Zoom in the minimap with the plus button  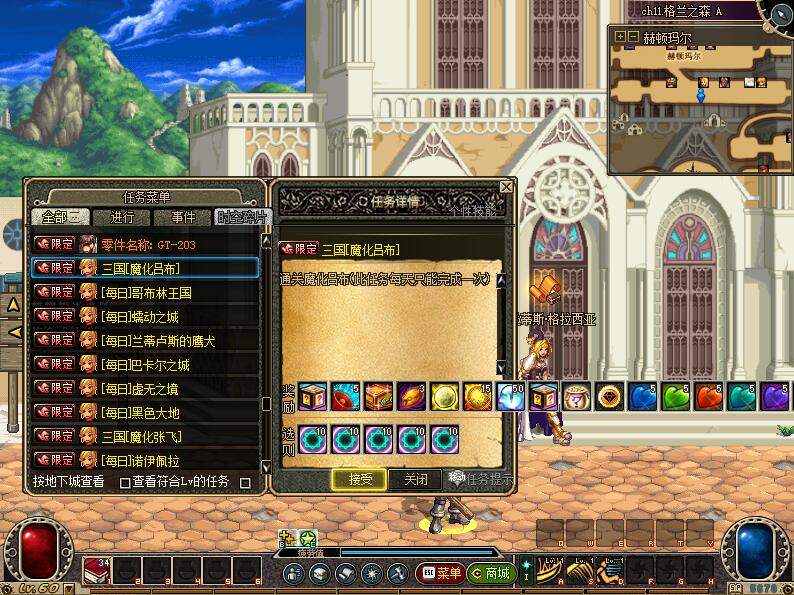click(621, 37)
